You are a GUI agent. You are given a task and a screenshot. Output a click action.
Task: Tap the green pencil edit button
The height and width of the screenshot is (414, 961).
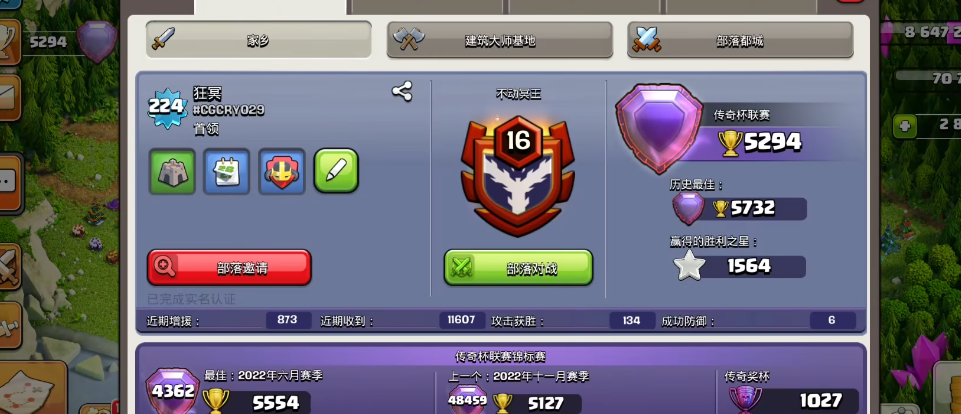click(x=336, y=171)
